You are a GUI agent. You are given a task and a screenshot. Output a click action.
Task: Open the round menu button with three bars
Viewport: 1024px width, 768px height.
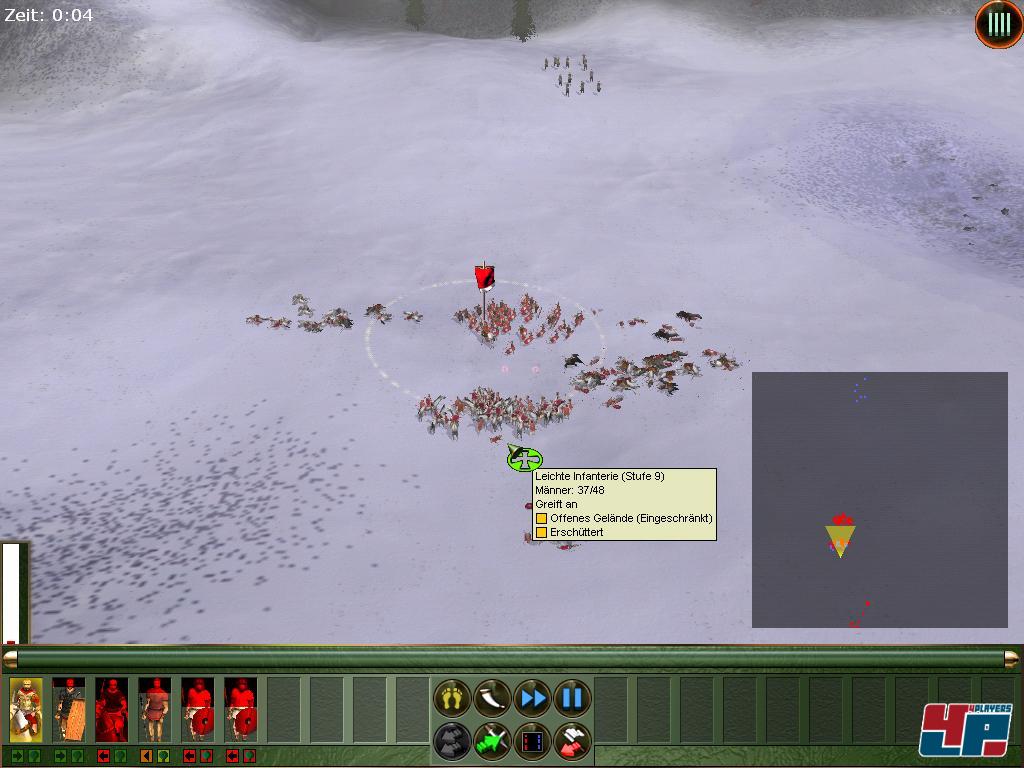tap(998, 25)
